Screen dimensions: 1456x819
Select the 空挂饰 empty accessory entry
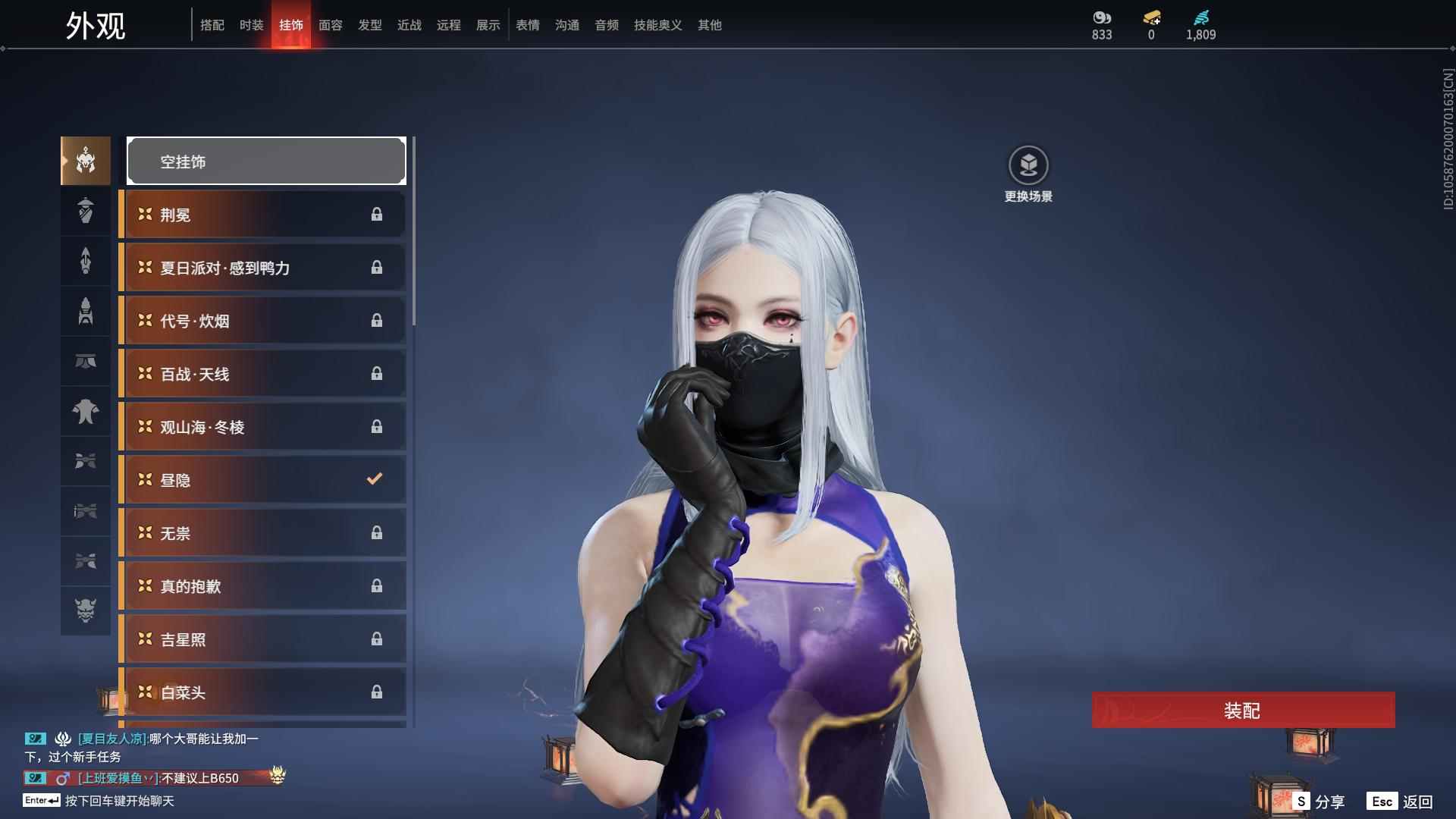266,162
